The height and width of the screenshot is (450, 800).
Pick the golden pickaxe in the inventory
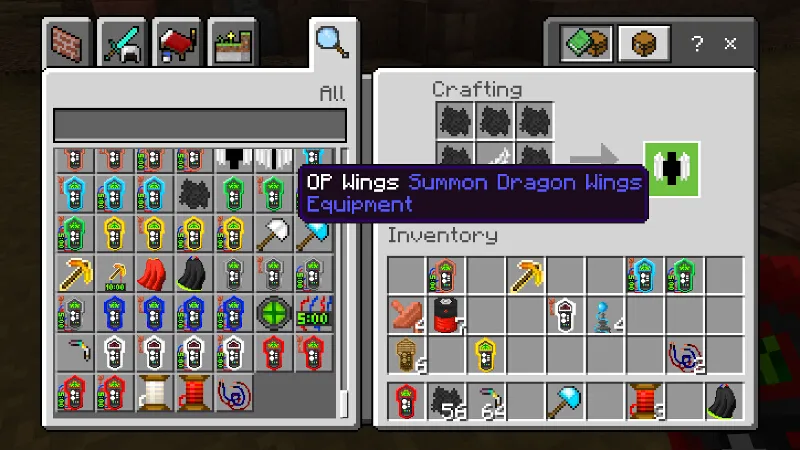[x=526, y=276]
